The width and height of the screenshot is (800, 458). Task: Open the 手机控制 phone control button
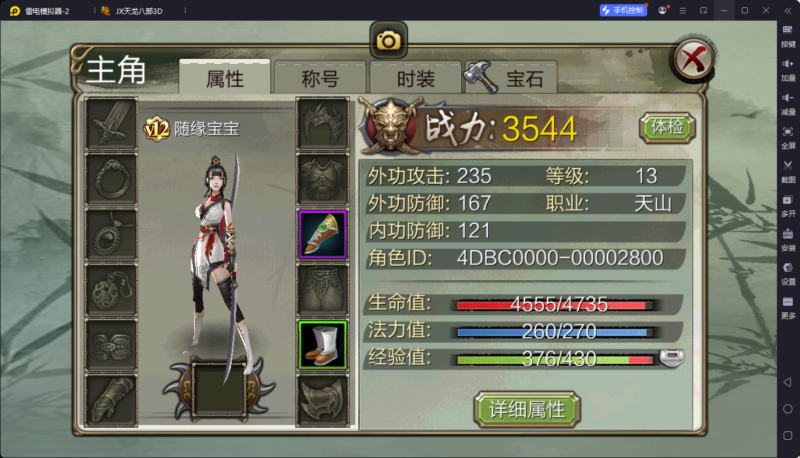click(623, 10)
